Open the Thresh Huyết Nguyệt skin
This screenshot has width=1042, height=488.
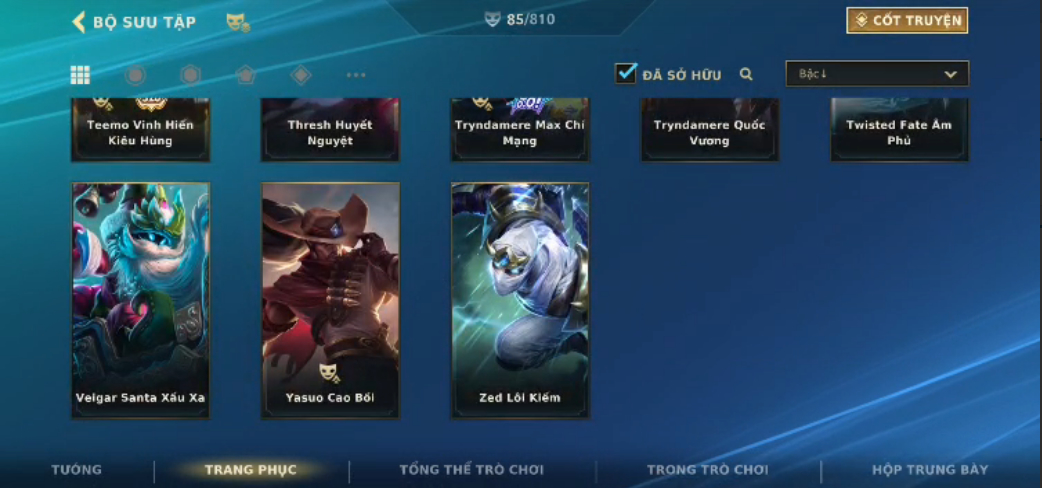[x=330, y=131]
